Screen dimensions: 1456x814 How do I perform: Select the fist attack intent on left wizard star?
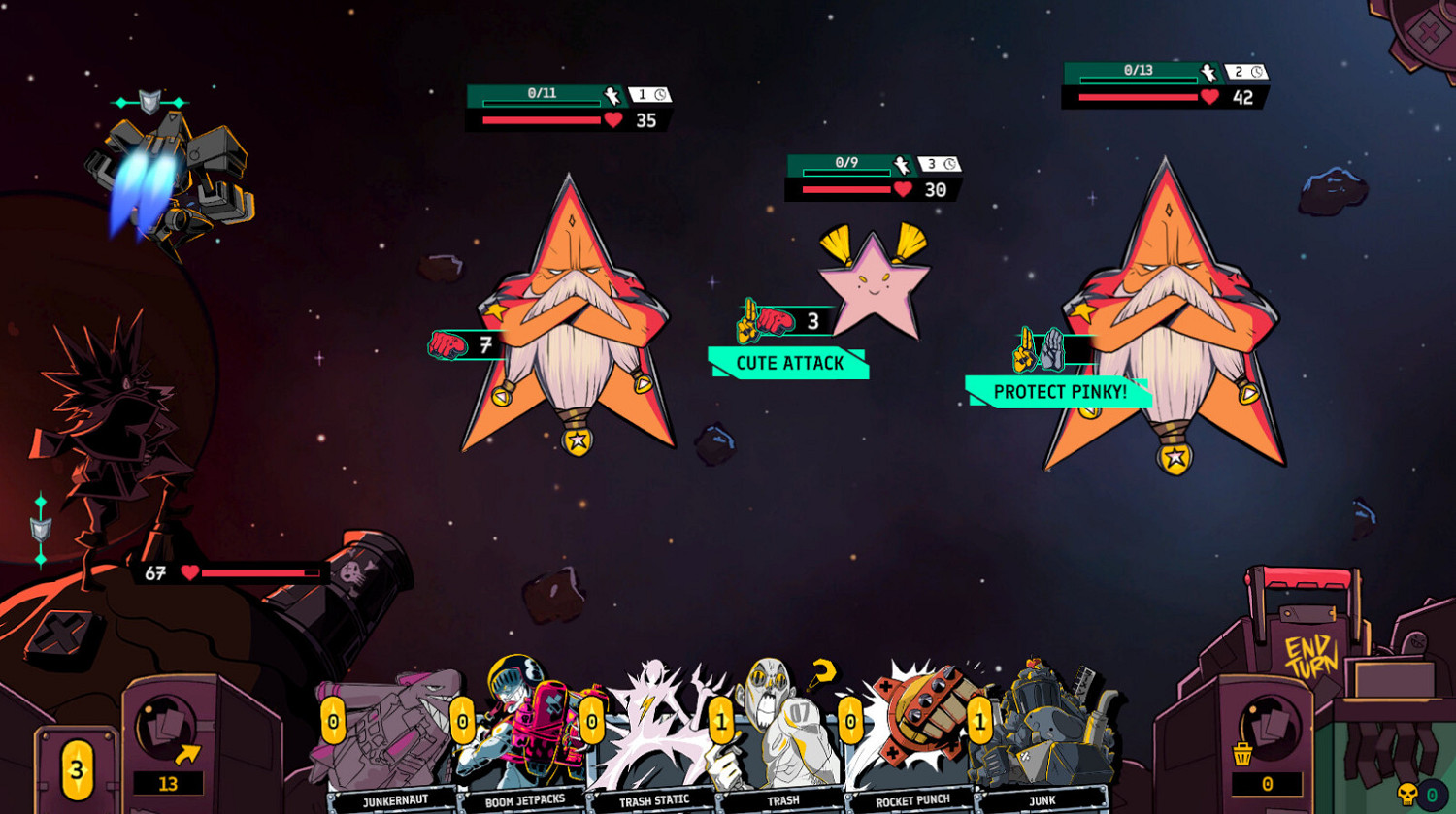coord(447,342)
